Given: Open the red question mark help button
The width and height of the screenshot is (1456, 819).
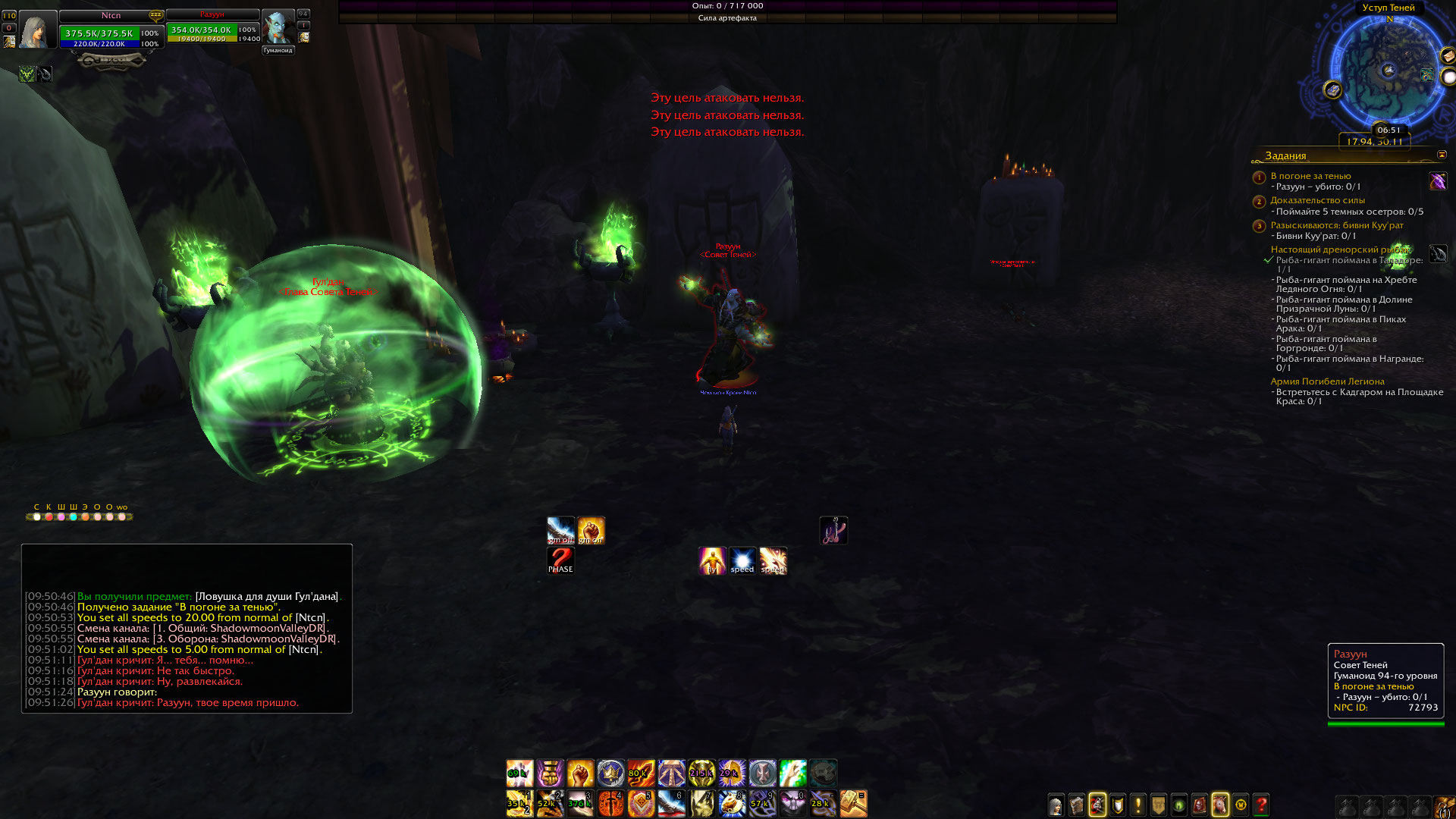Looking at the screenshot, I should tap(1261, 805).
